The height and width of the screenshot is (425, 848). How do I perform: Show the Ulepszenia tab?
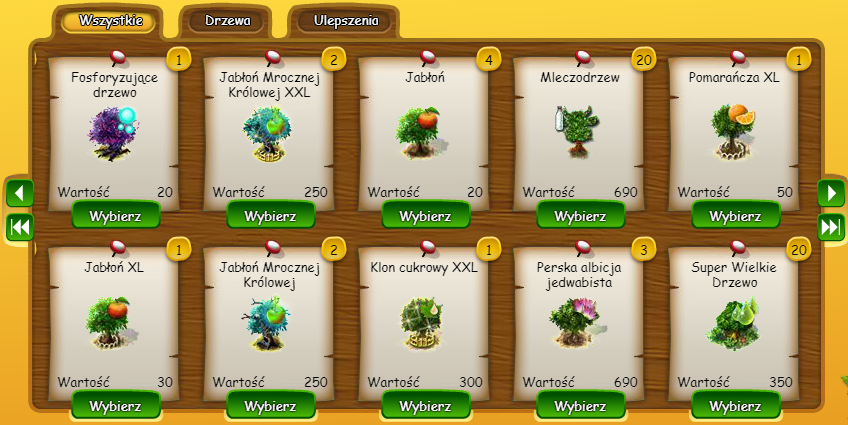coord(343,21)
